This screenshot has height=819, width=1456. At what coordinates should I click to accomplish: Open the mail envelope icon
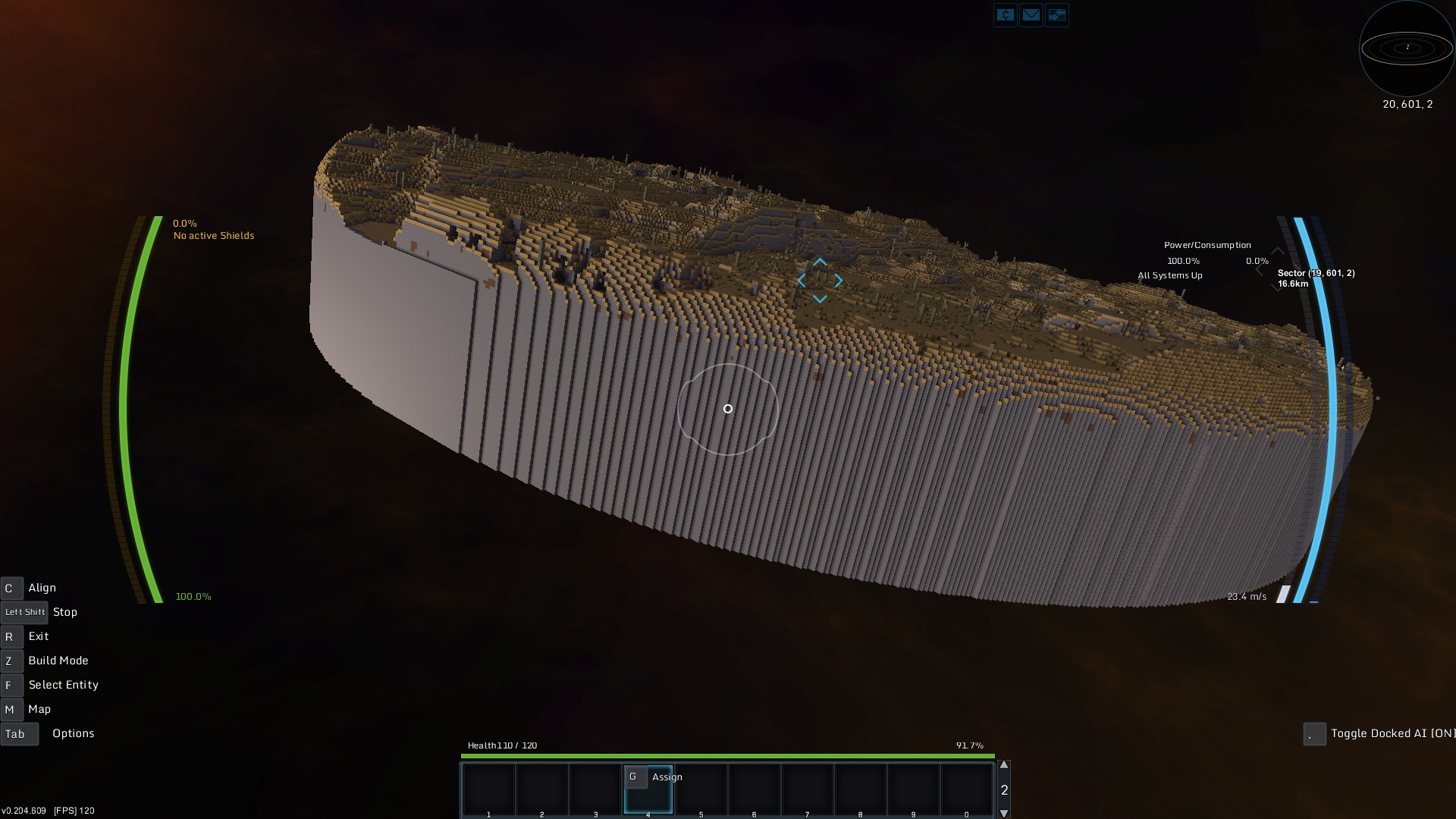pos(1031,15)
